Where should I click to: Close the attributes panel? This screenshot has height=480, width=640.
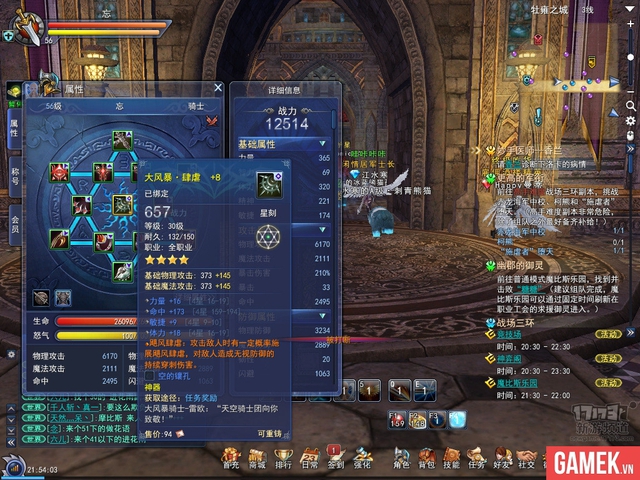point(219,88)
